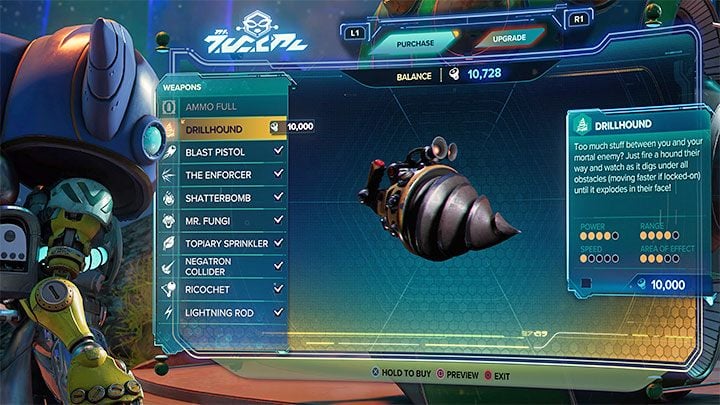Choose the Topiary Sprinkler row
This screenshot has height=405, width=720.
pyautogui.click(x=220, y=243)
